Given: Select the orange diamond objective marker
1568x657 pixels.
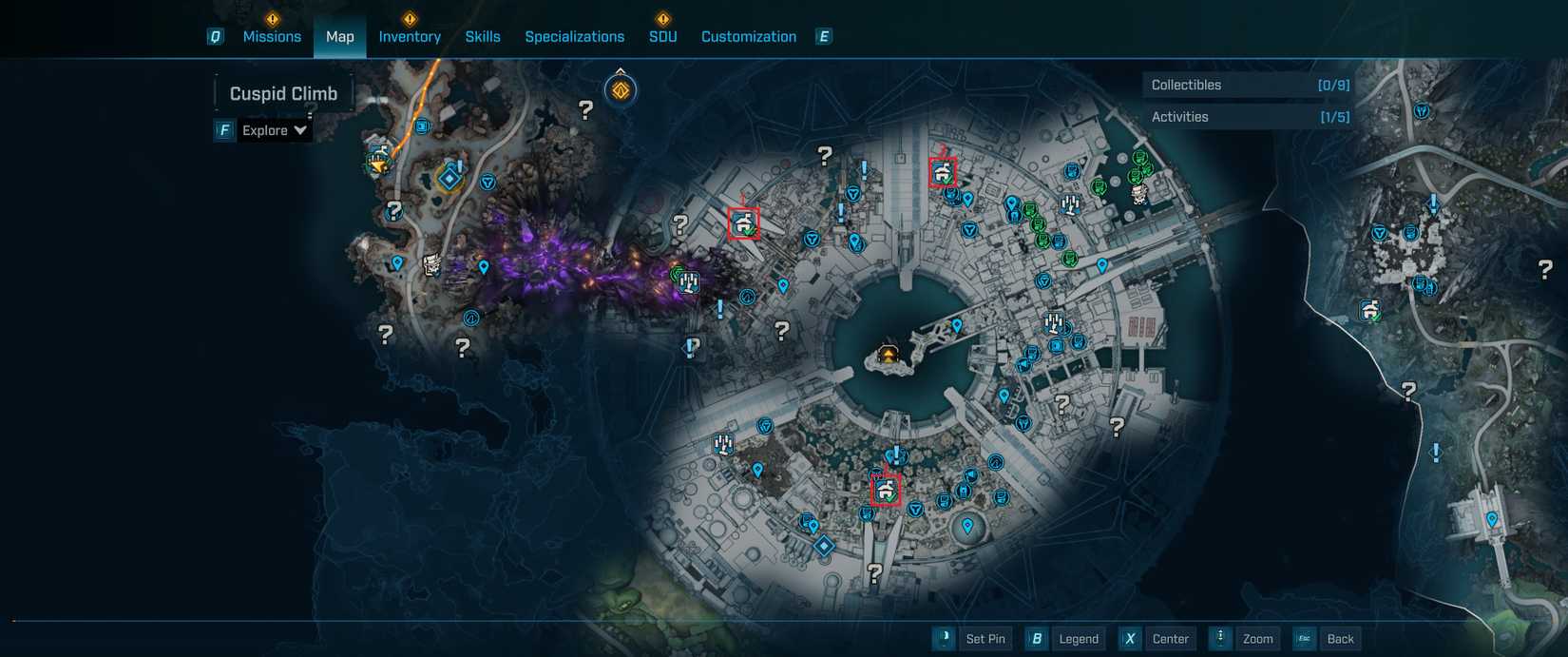Looking at the screenshot, I should 621,90.
